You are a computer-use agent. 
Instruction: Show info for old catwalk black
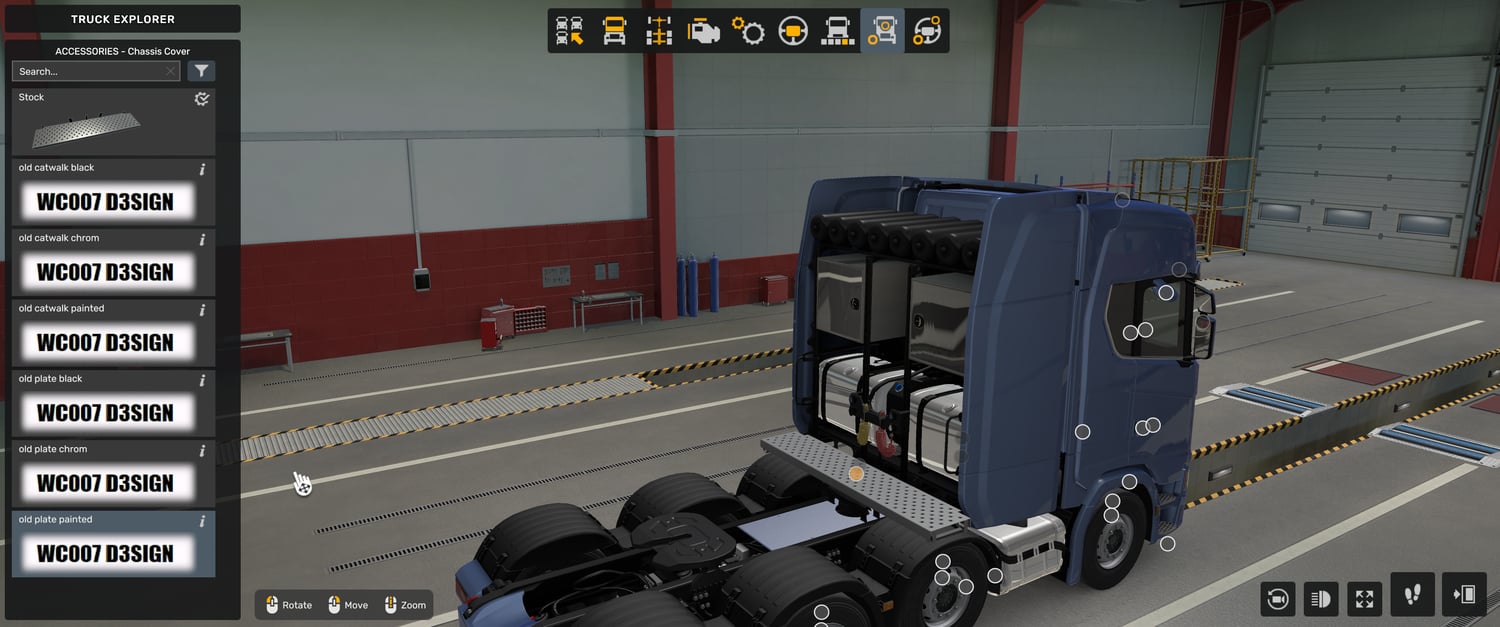[x=202, y=169]
